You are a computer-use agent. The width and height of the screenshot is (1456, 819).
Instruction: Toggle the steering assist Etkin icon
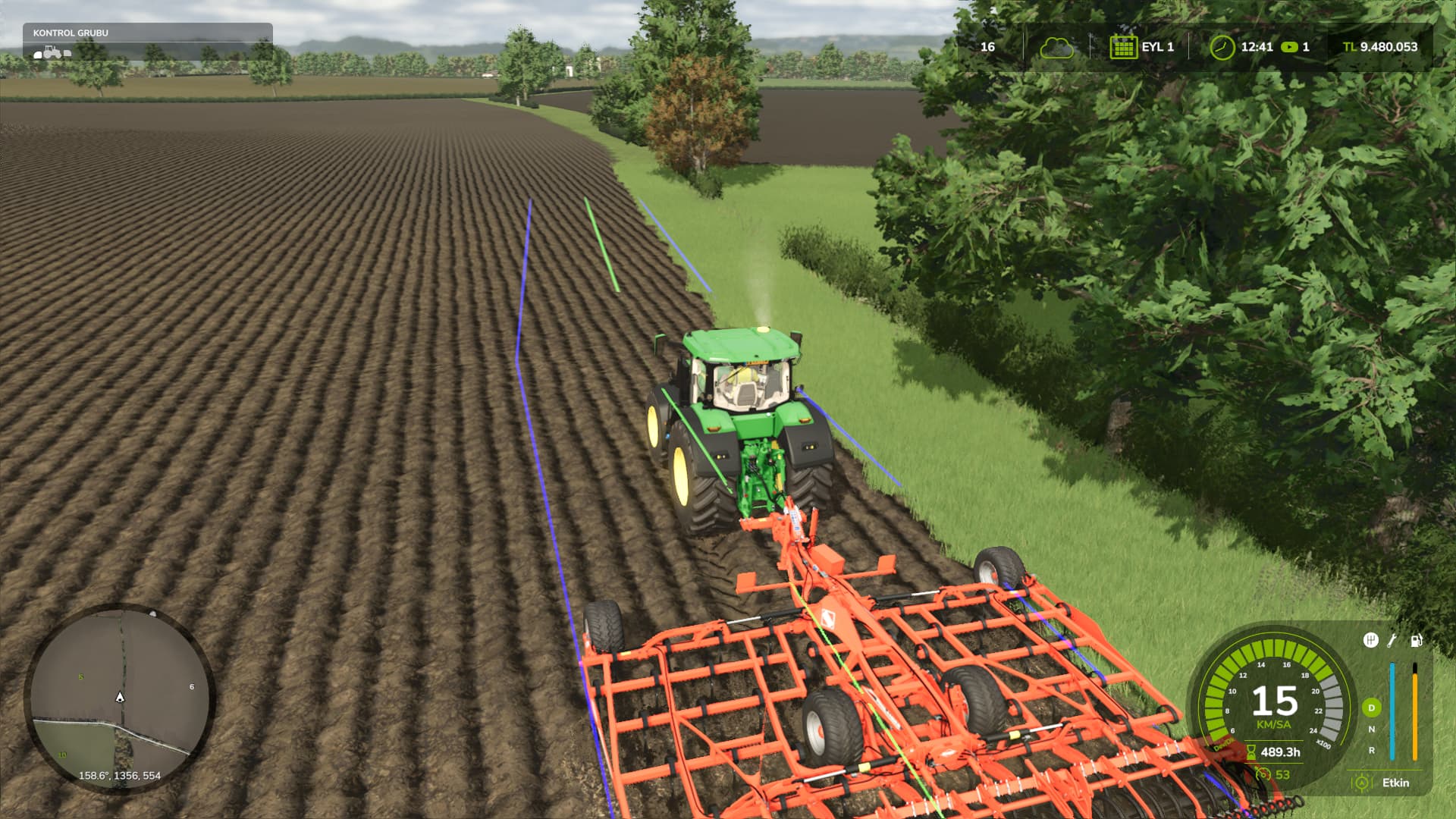point(1362,783)
